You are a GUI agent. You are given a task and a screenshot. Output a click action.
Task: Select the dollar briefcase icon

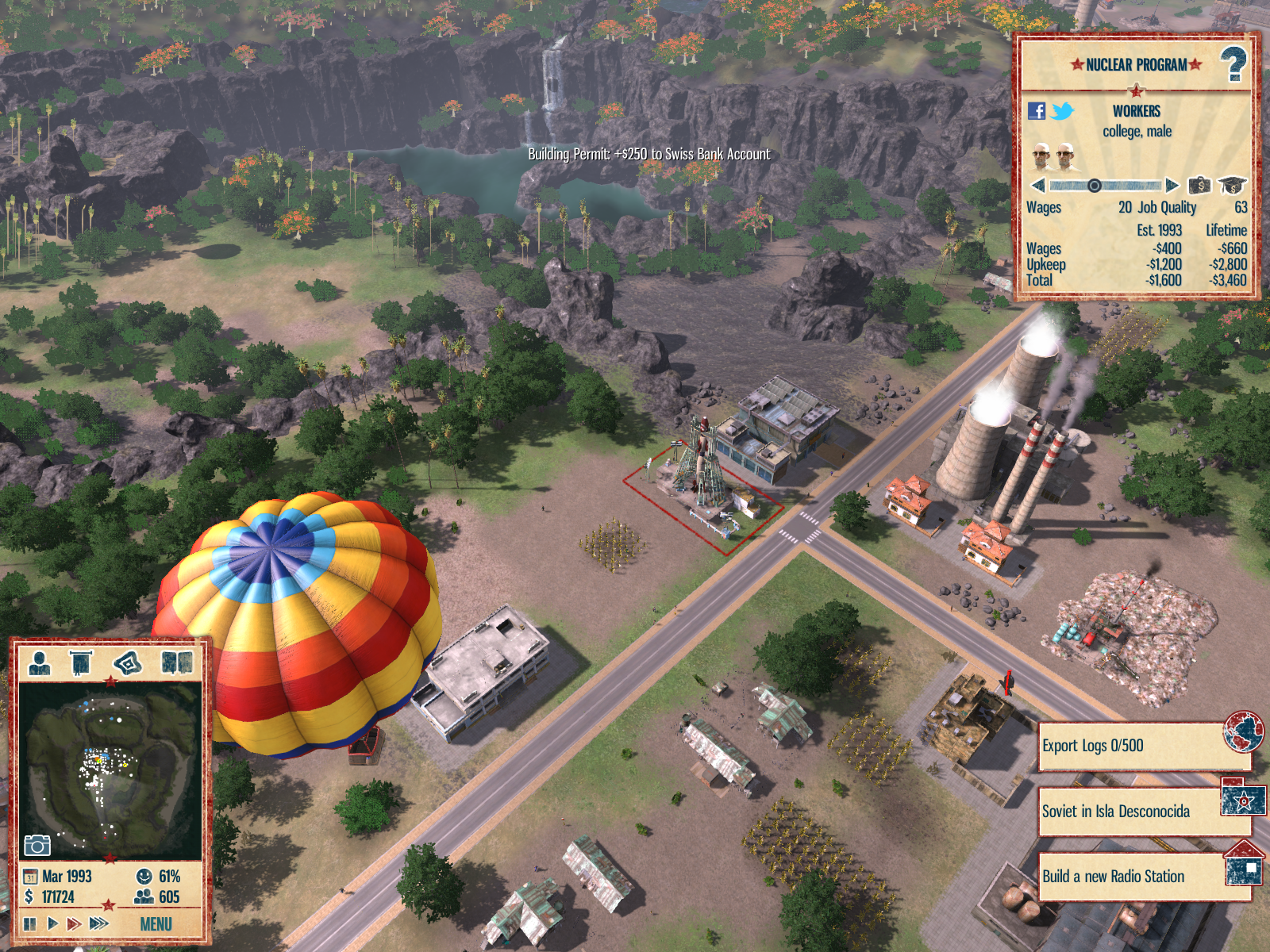(1199, 186)
